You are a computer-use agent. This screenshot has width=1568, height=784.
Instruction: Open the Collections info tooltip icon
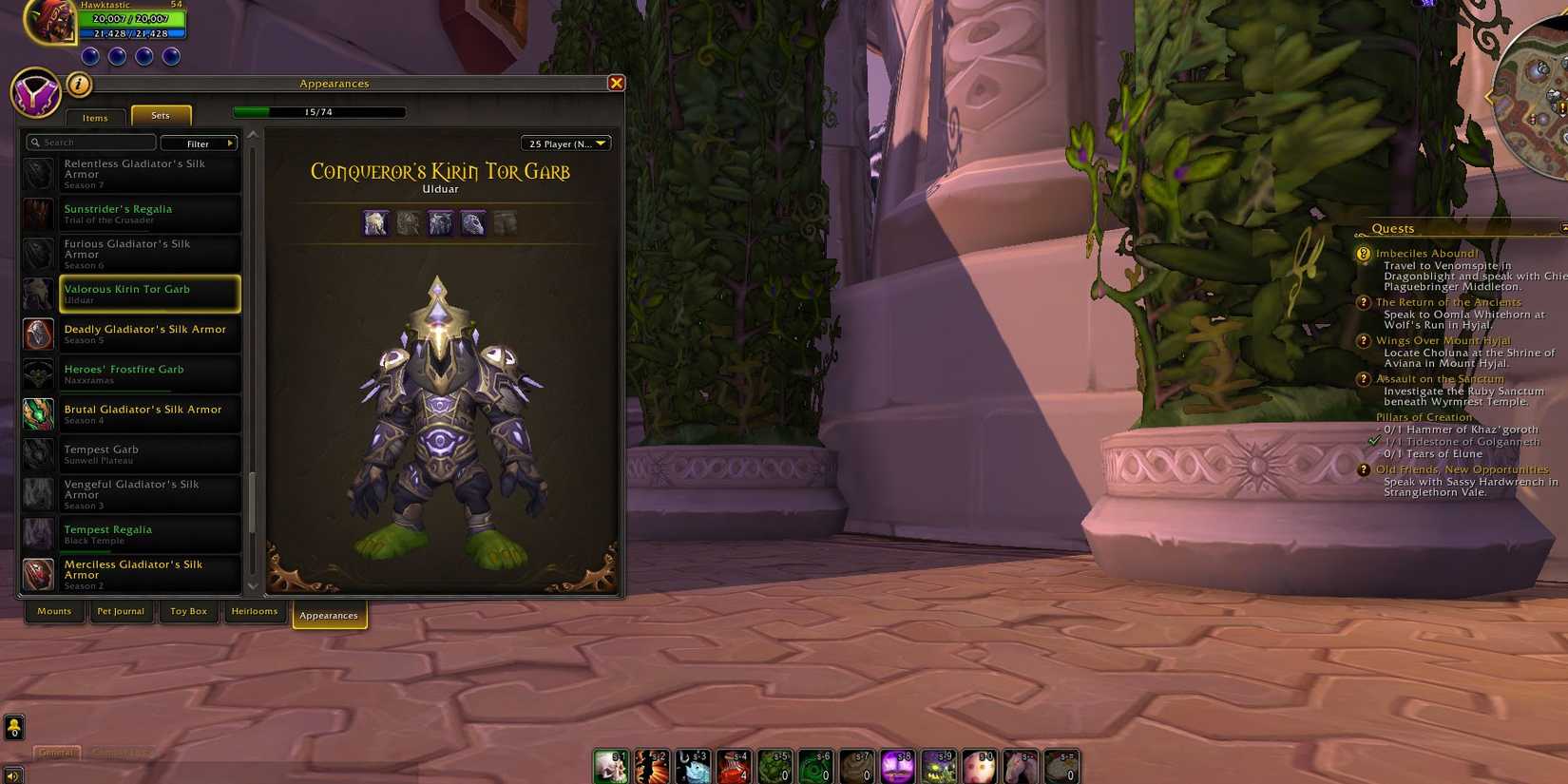click(80, 85)
